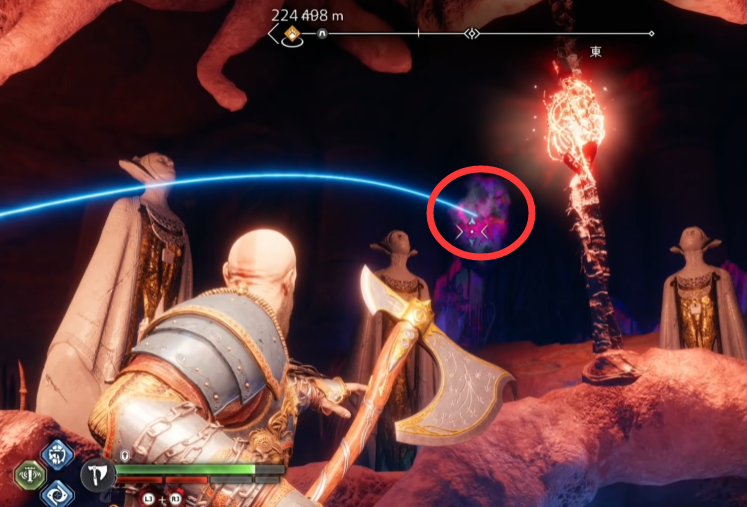Select the Leviathan Axe weapon icon
This screenshot has height=507, width=747.
click(97, 473)
